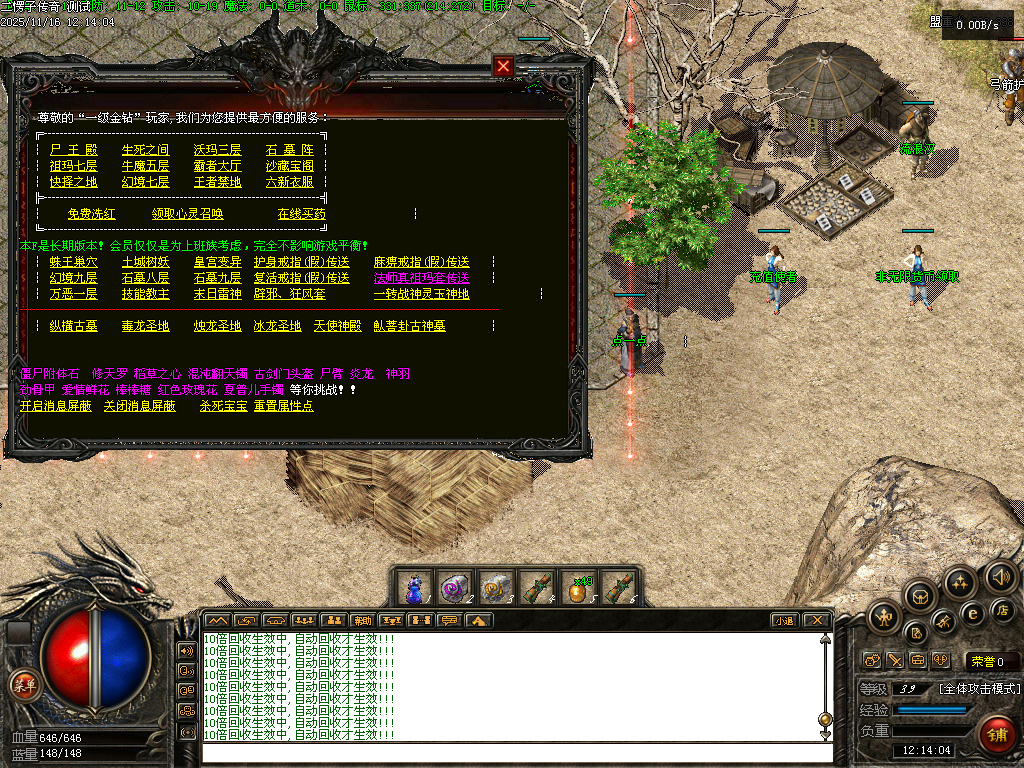This screenshot has height=768, width=1024.
Task: Click the 免费洗红 service link
Action: (91, 214)
